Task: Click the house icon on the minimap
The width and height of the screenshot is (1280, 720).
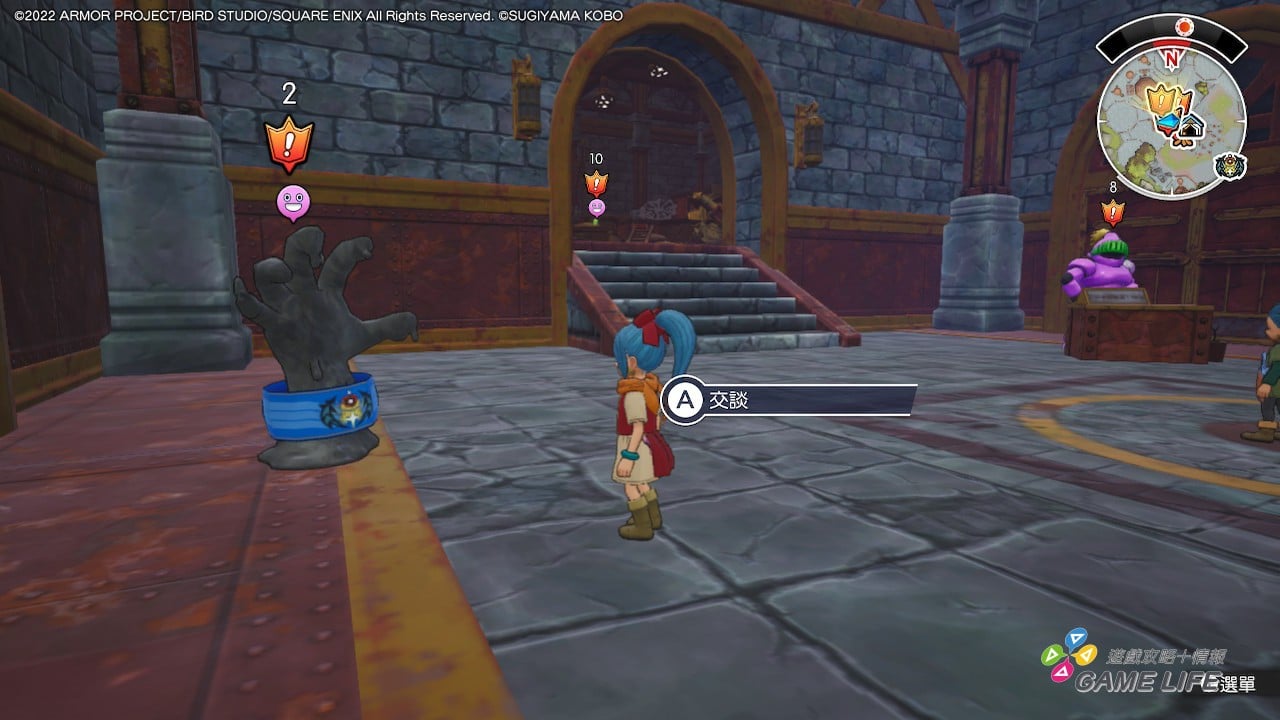Action: click(1190, 128)
